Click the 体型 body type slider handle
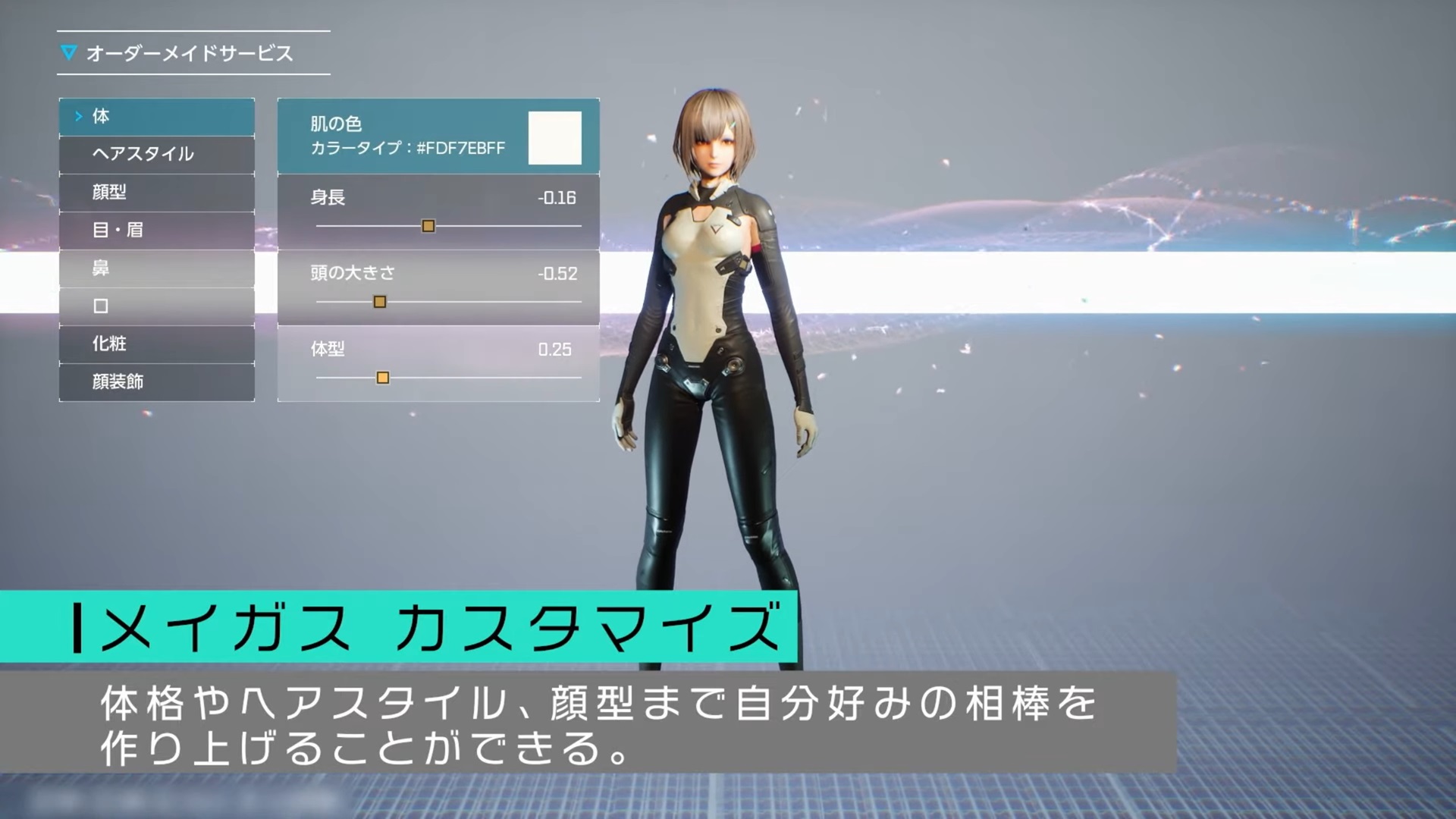Viewport: 1456px width, 819px height. click(384, 376)
